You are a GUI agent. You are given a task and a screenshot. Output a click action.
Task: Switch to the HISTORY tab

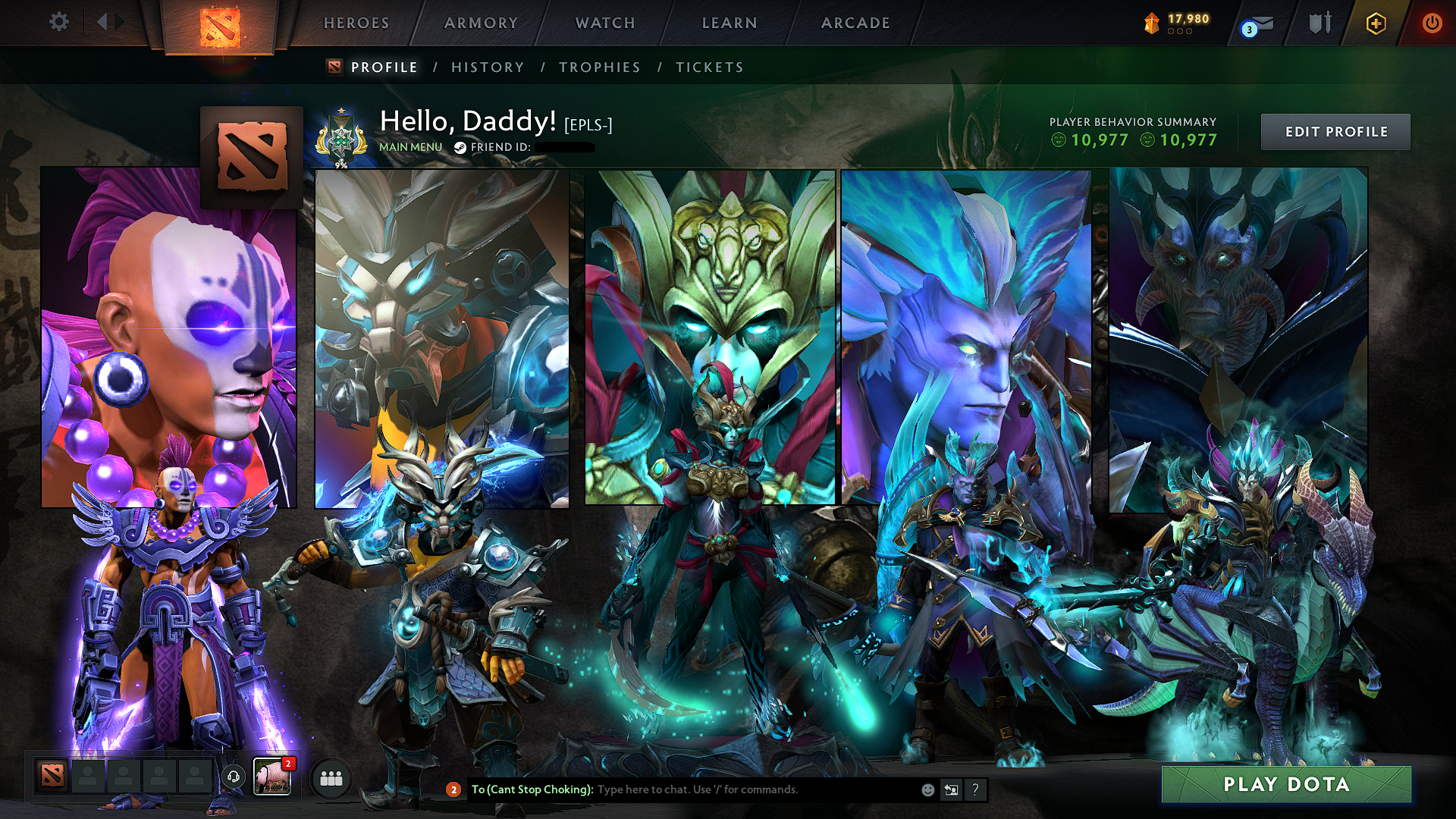point(486,67)
